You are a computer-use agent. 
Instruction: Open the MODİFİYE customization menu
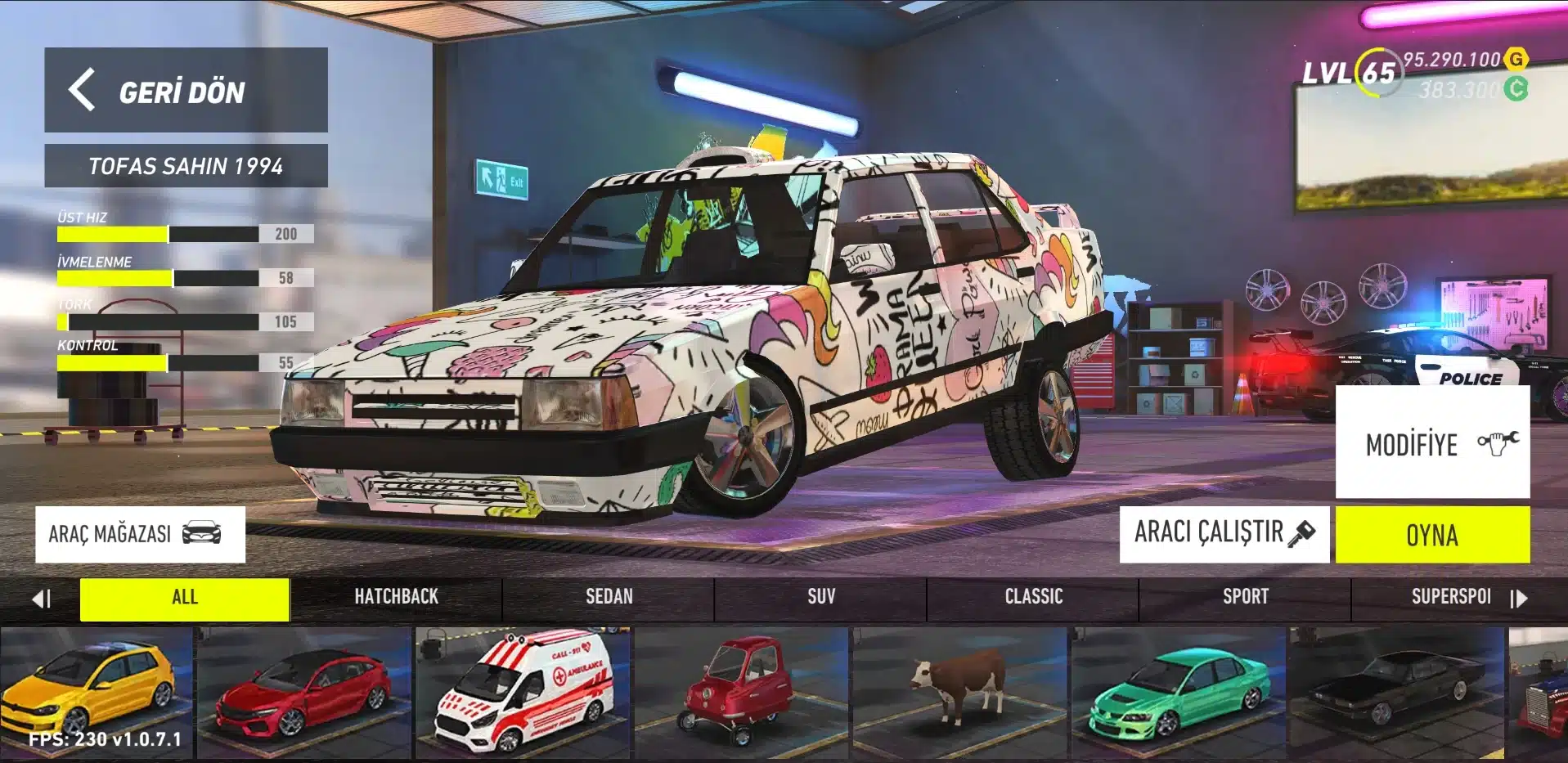[1432, 442]
